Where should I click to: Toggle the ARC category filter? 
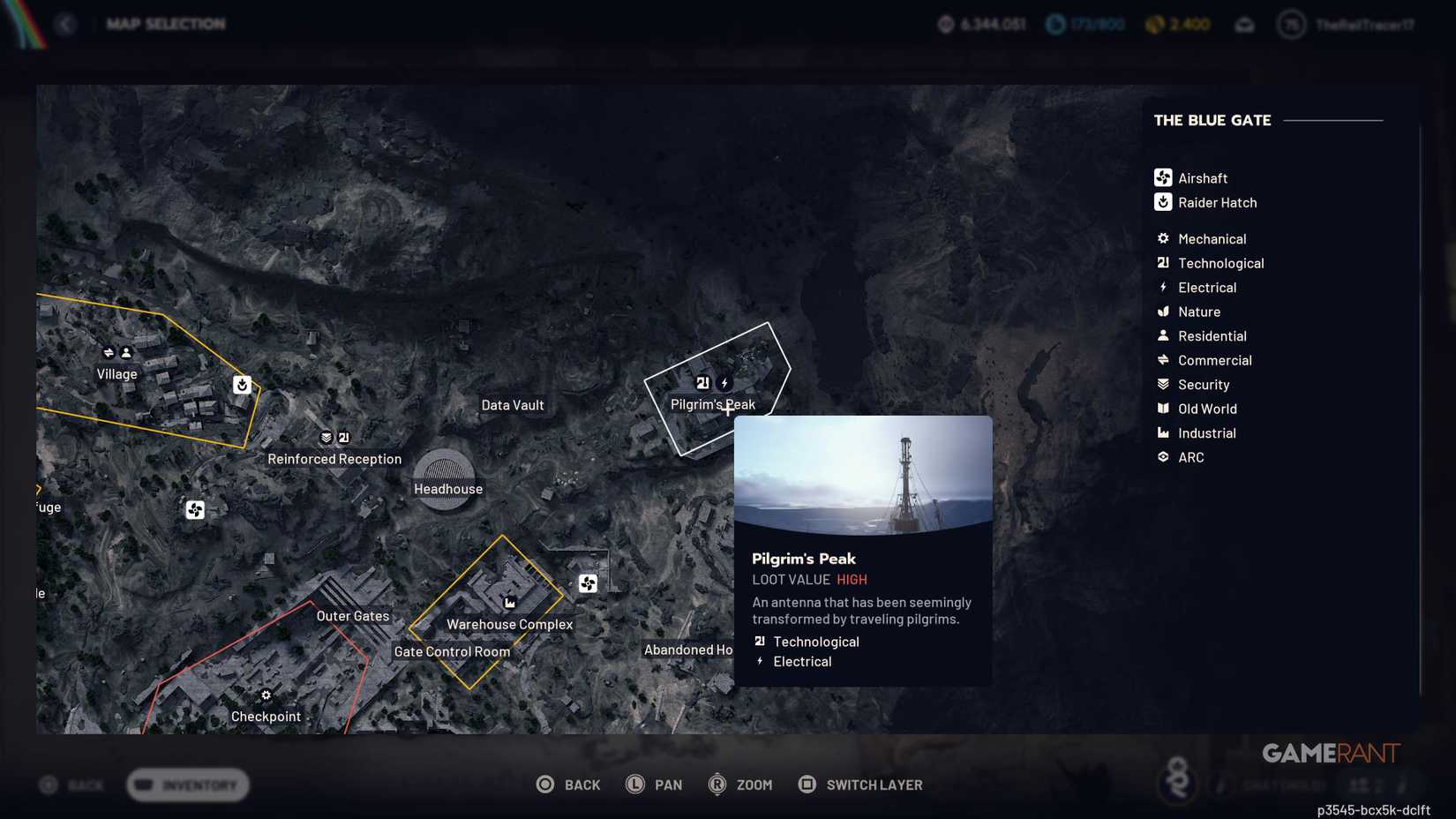tap(1162, 457)
